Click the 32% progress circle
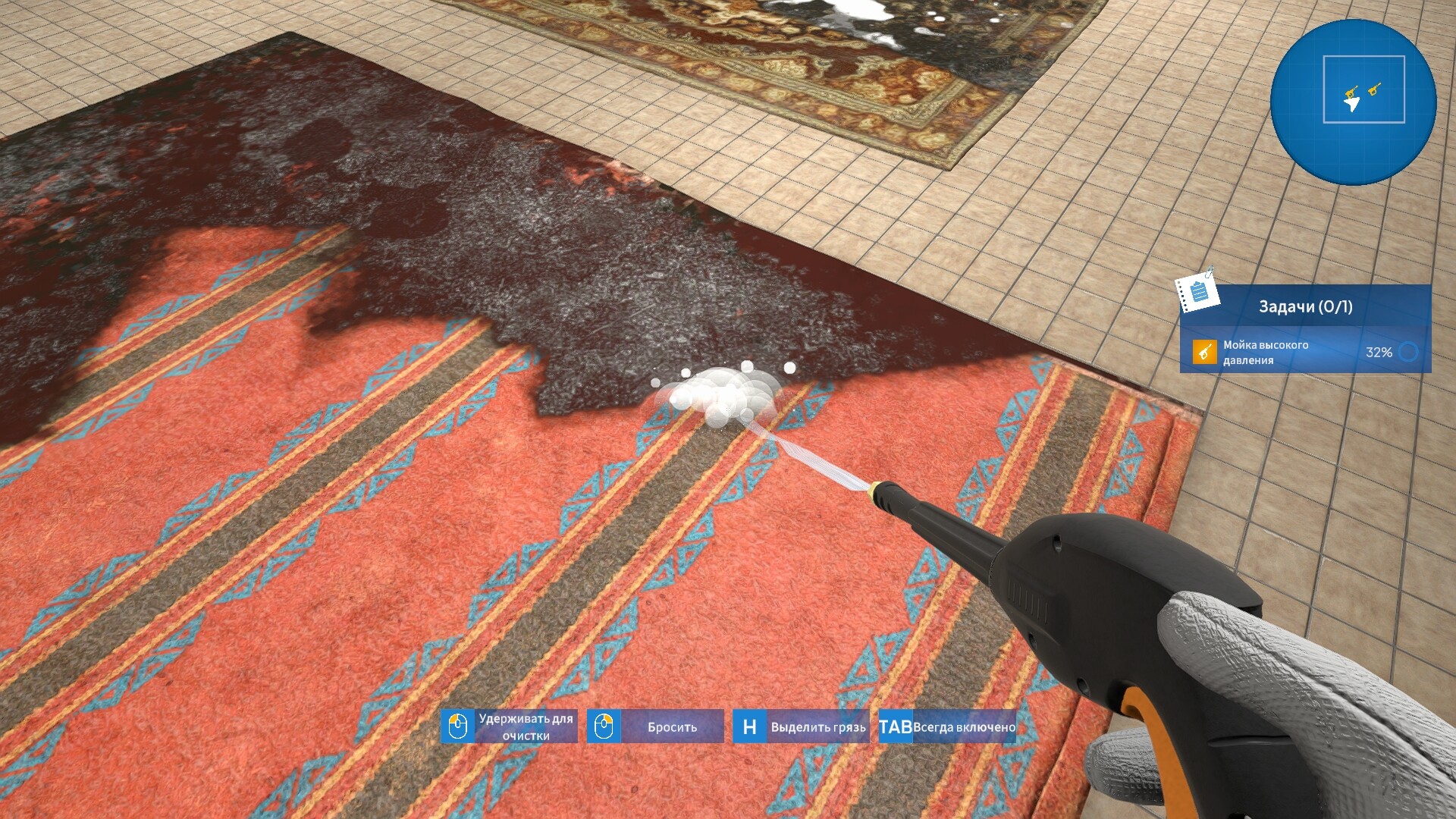 1407,353
